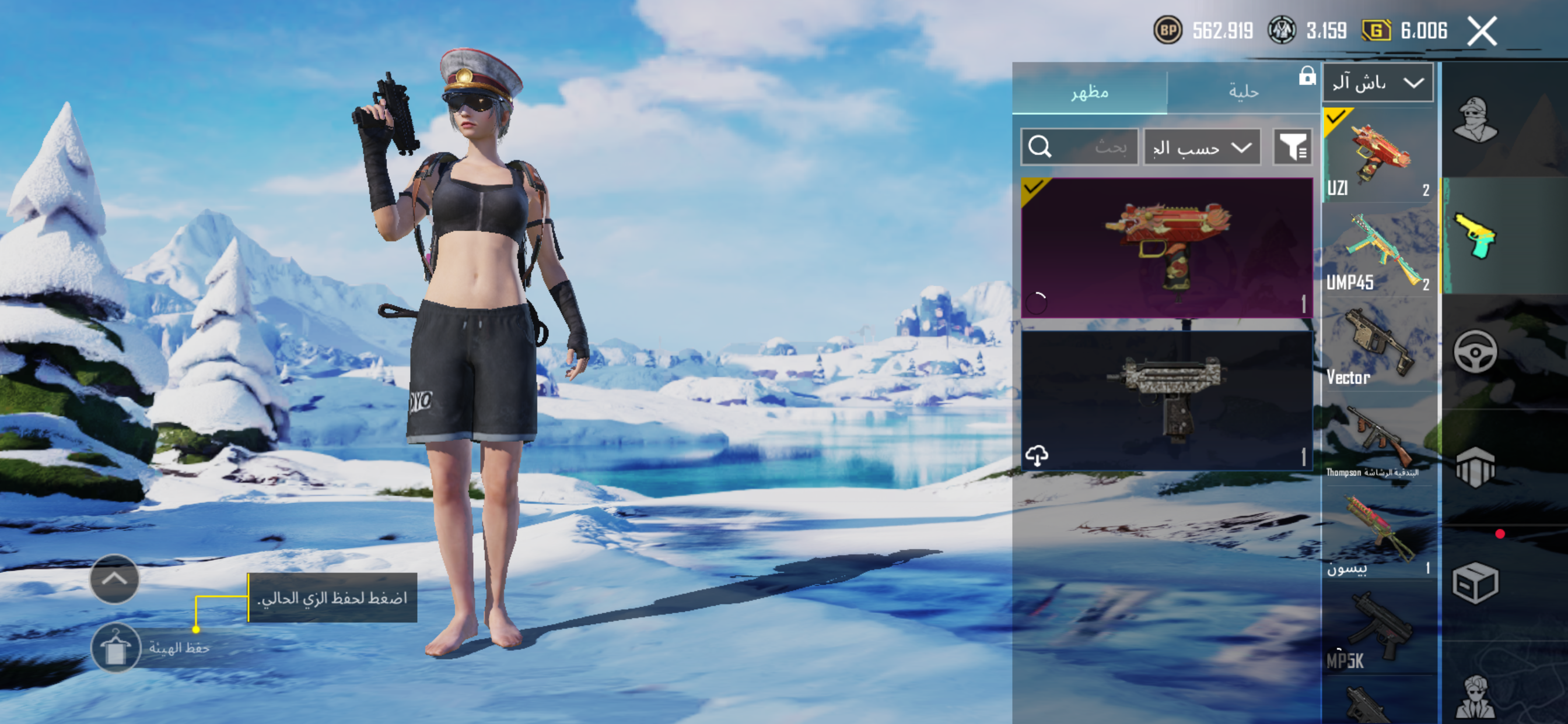Switch to the مظهر appearance tab
1568x724 pixels.
1089,93
